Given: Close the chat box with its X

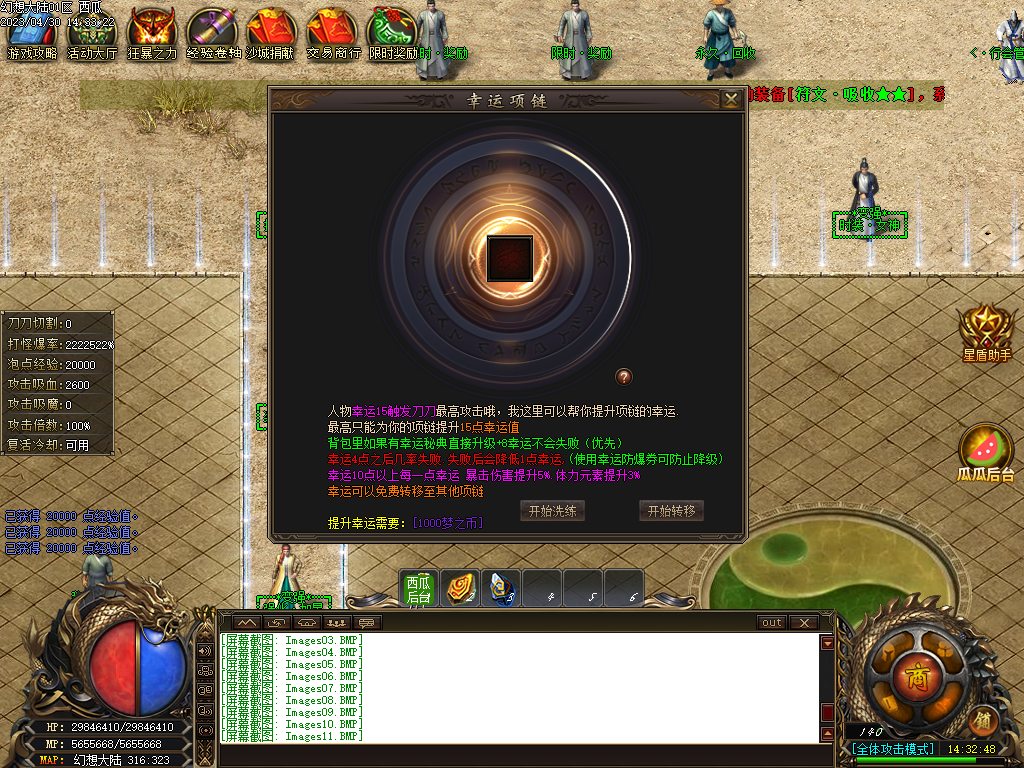Looking at the screenshot, I should click(x=804, y=623).
